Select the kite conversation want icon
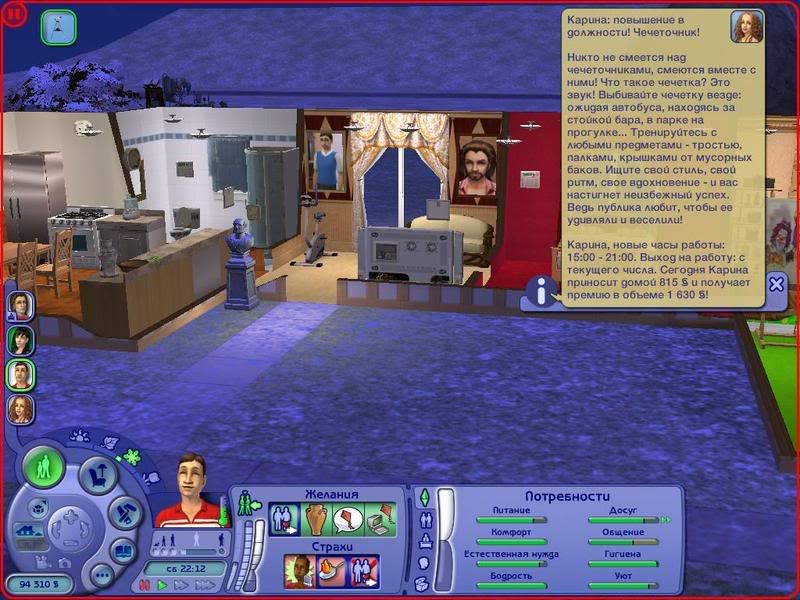This screenshot has width=800, height=600. pyautogui.click(x=347, y=520)
